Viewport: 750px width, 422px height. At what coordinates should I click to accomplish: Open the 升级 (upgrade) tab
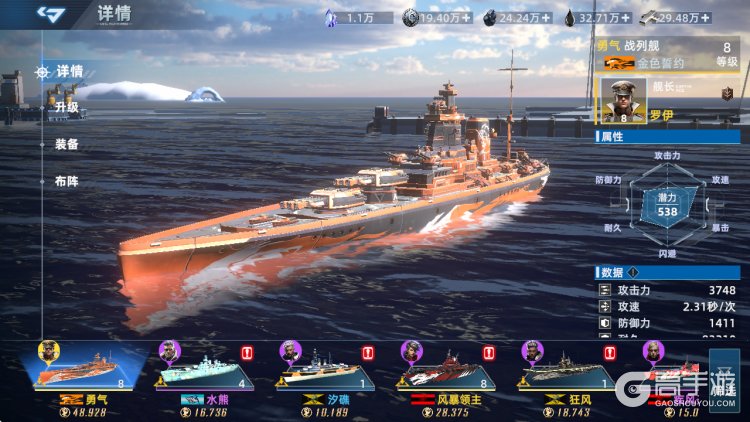pyautogui.click(x=66, y=107)
